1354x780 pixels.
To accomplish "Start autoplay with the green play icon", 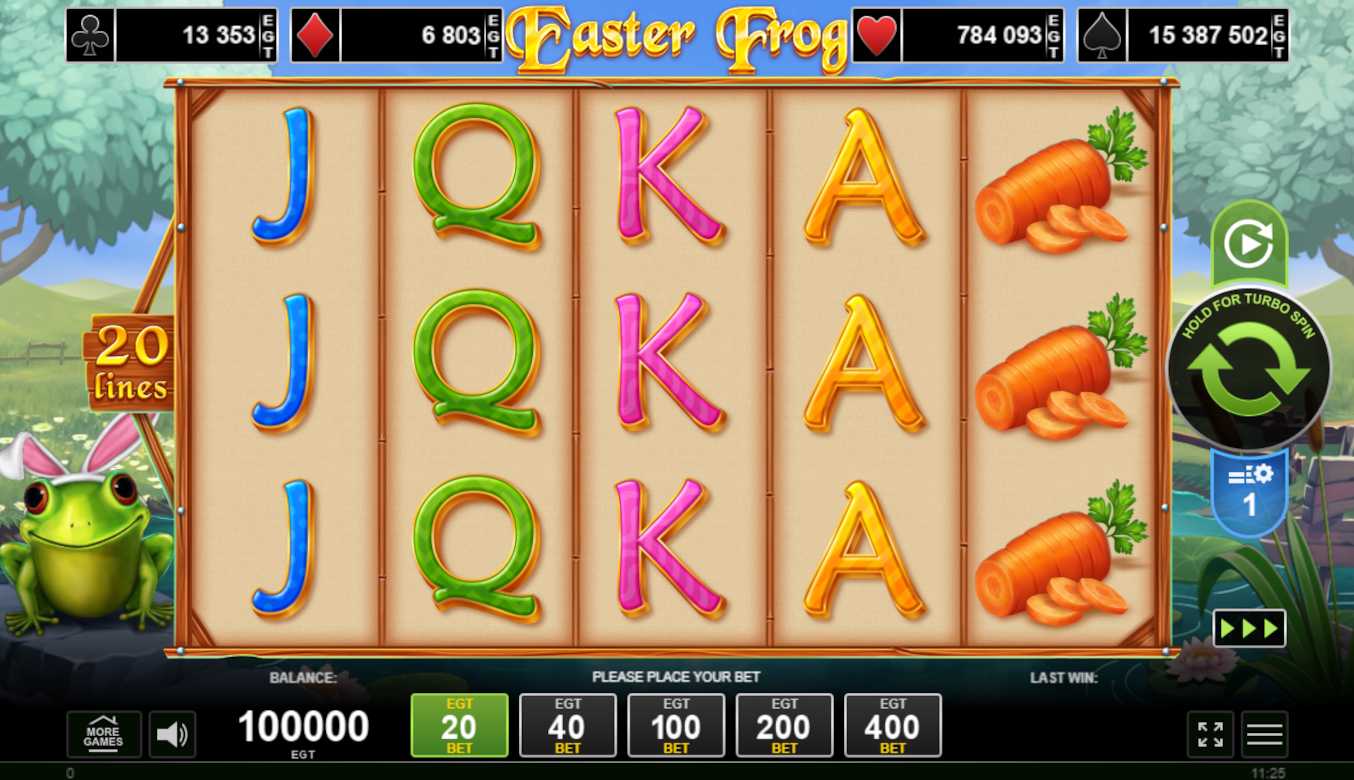I will tap(1248, 244).
